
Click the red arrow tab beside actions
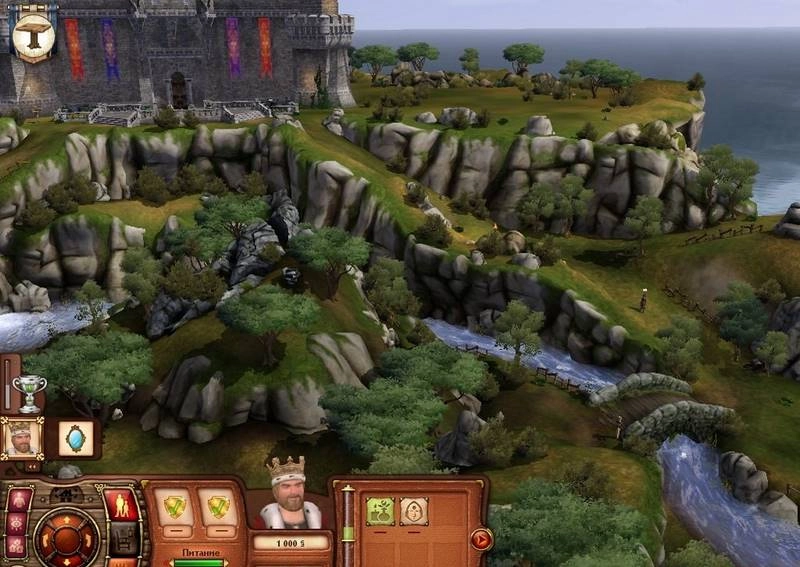[x=481, y=539]
